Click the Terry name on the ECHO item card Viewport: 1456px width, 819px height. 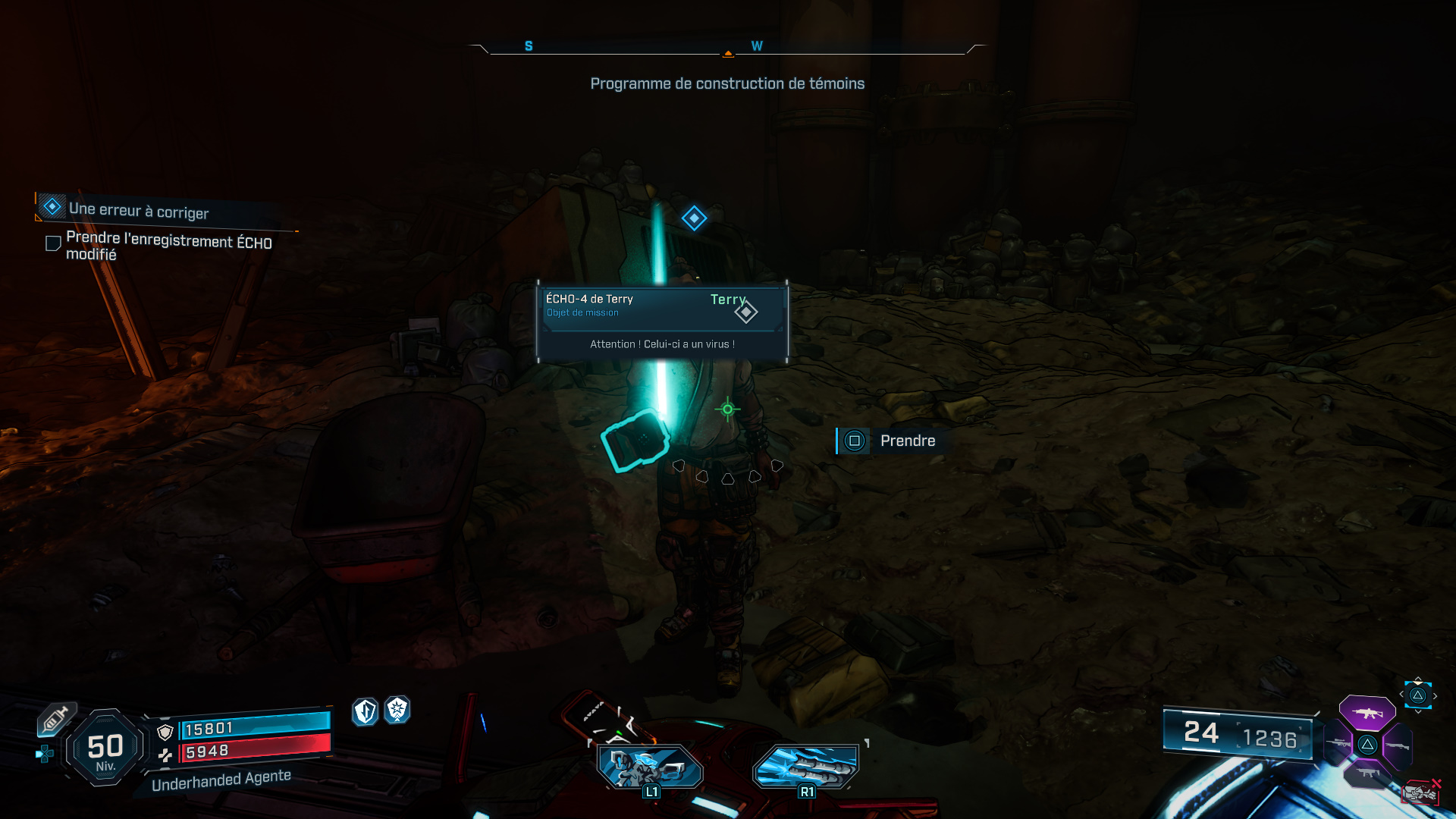tap(728, 300)
